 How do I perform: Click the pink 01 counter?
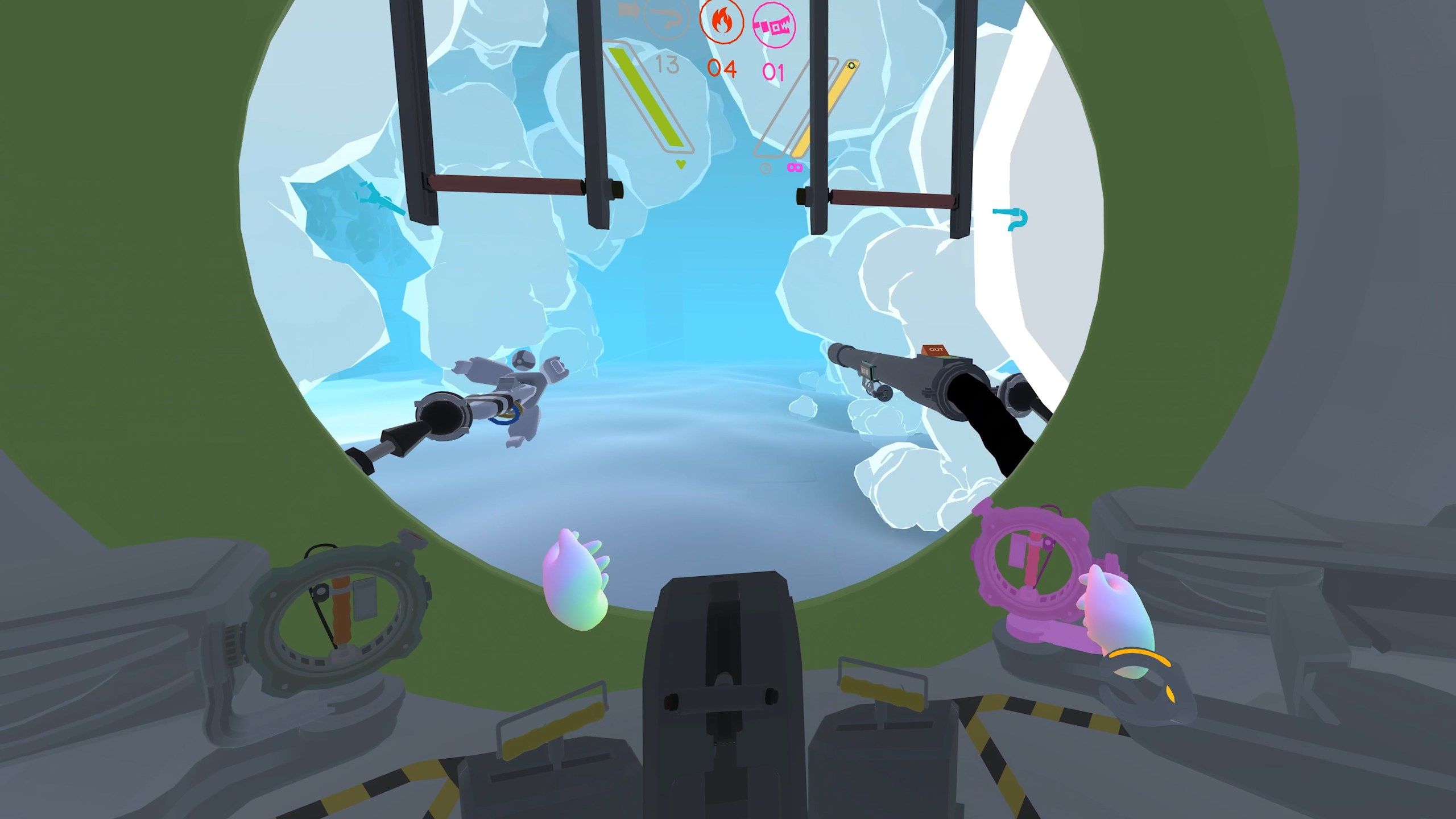(x=773, y=71)
